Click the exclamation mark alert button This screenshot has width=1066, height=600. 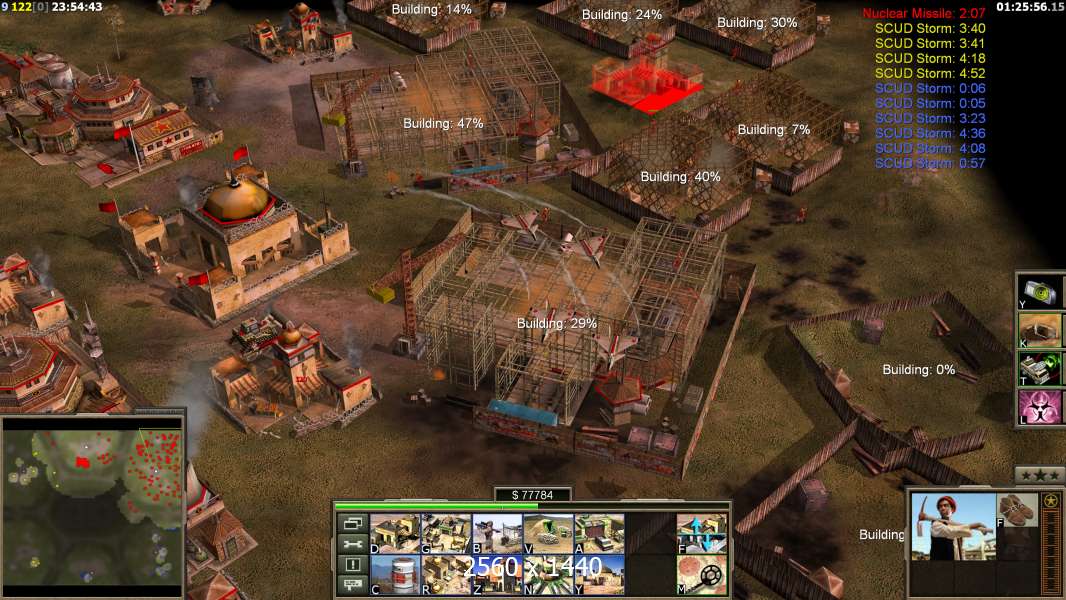[351, 565]
